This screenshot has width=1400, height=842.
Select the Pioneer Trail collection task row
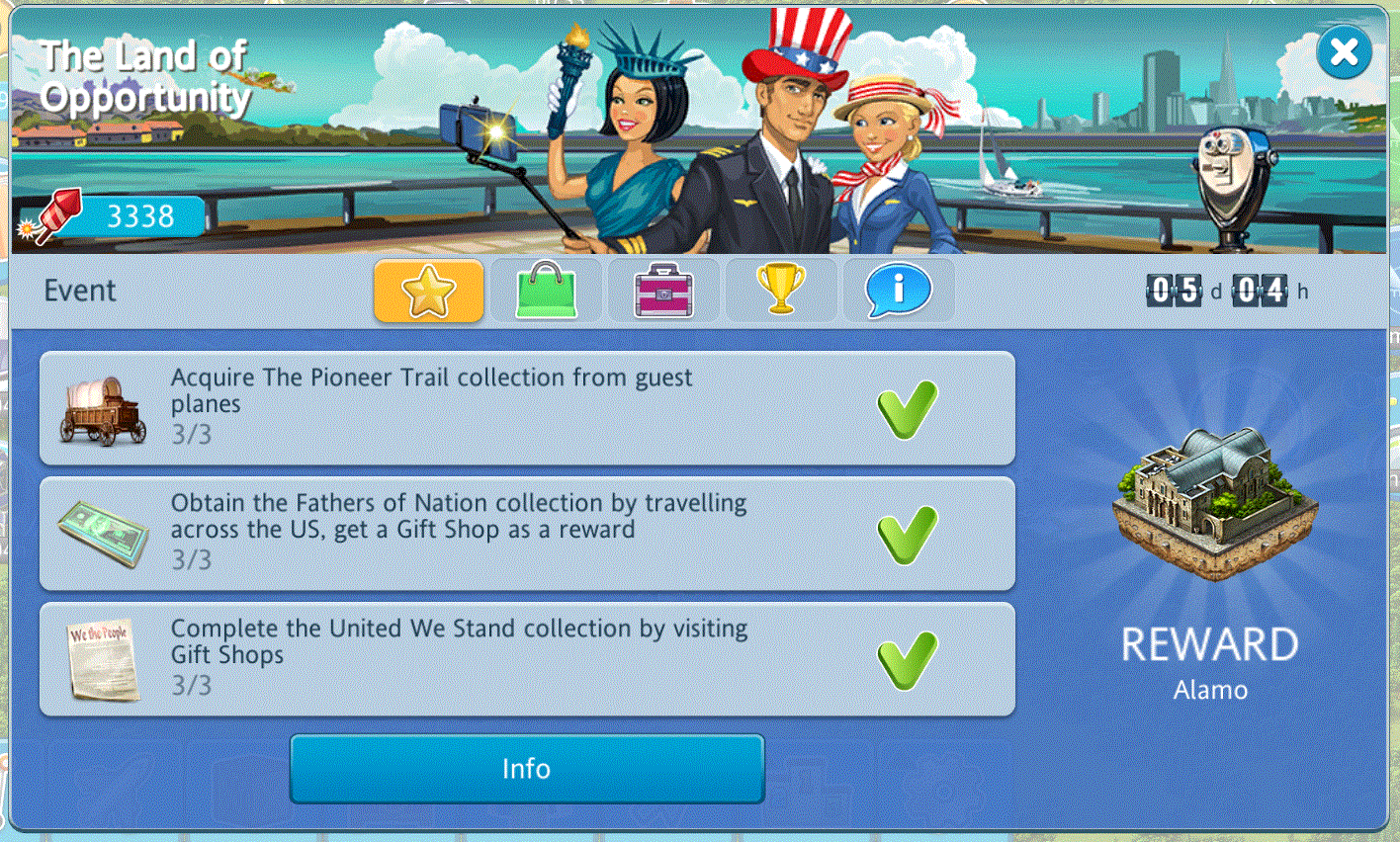(527, 407)
